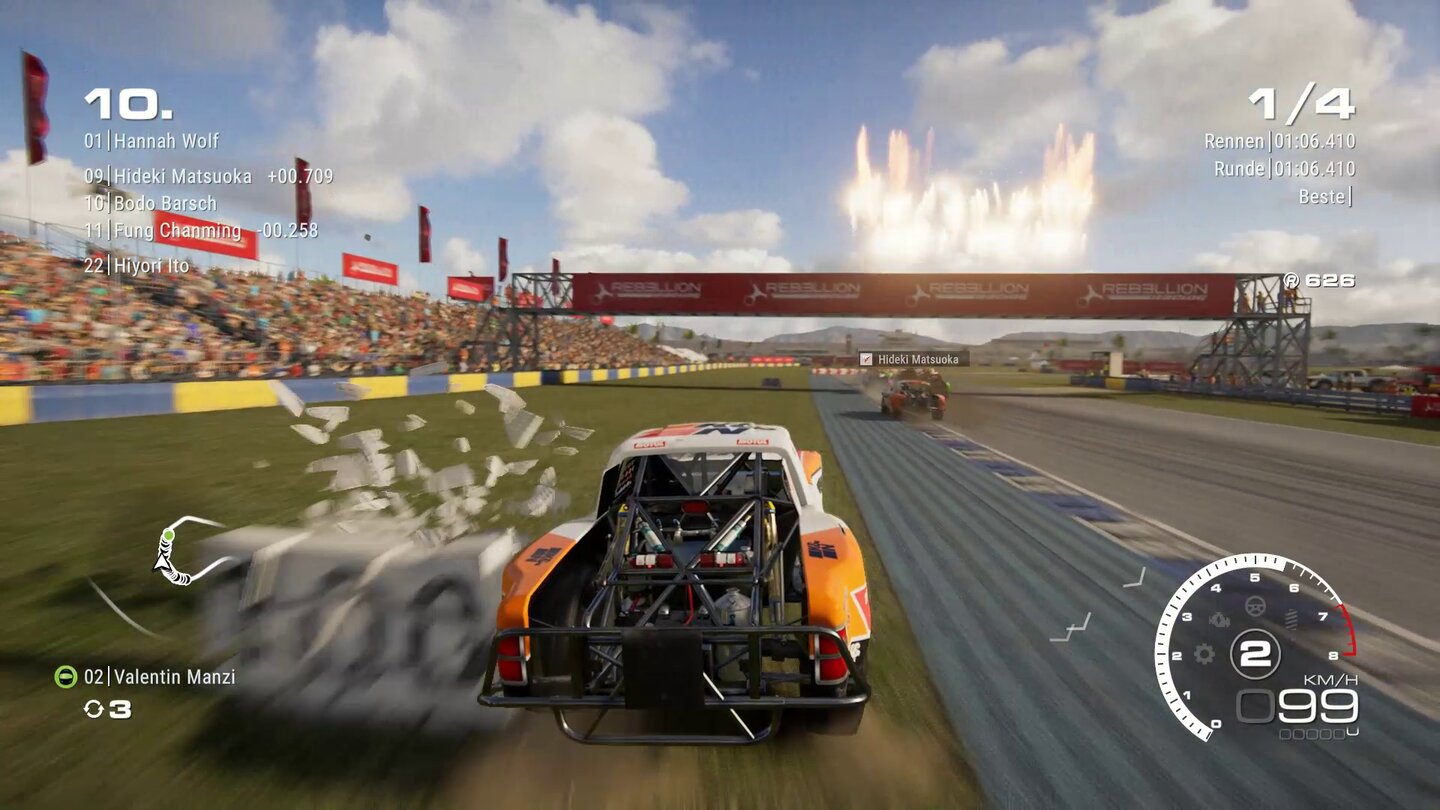Click the gear cog icon inside the speedometer
Screen dimensions: 1440x810
point(1202,654)
